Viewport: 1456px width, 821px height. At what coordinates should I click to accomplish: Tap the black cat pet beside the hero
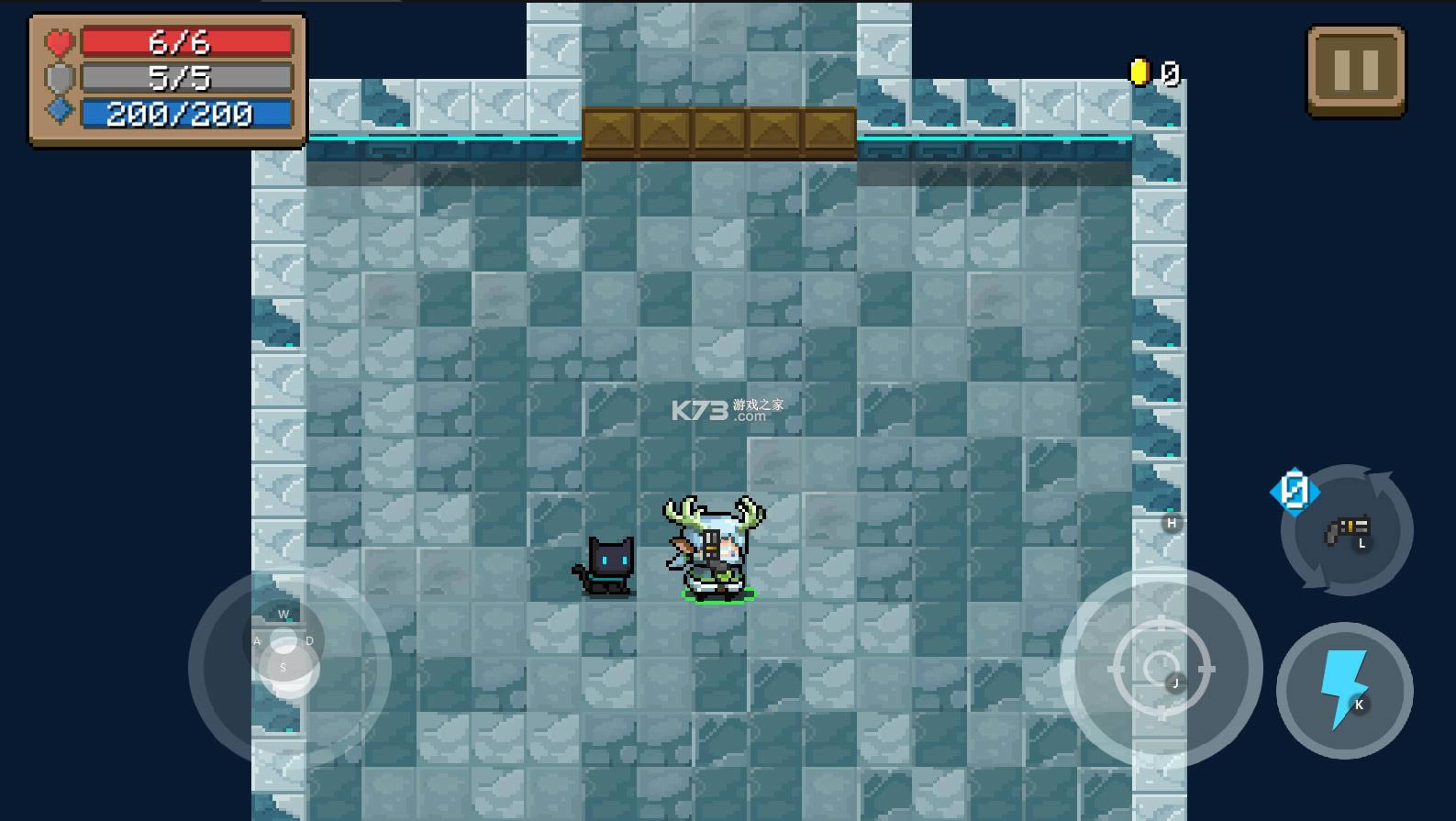tap(606, 567)
